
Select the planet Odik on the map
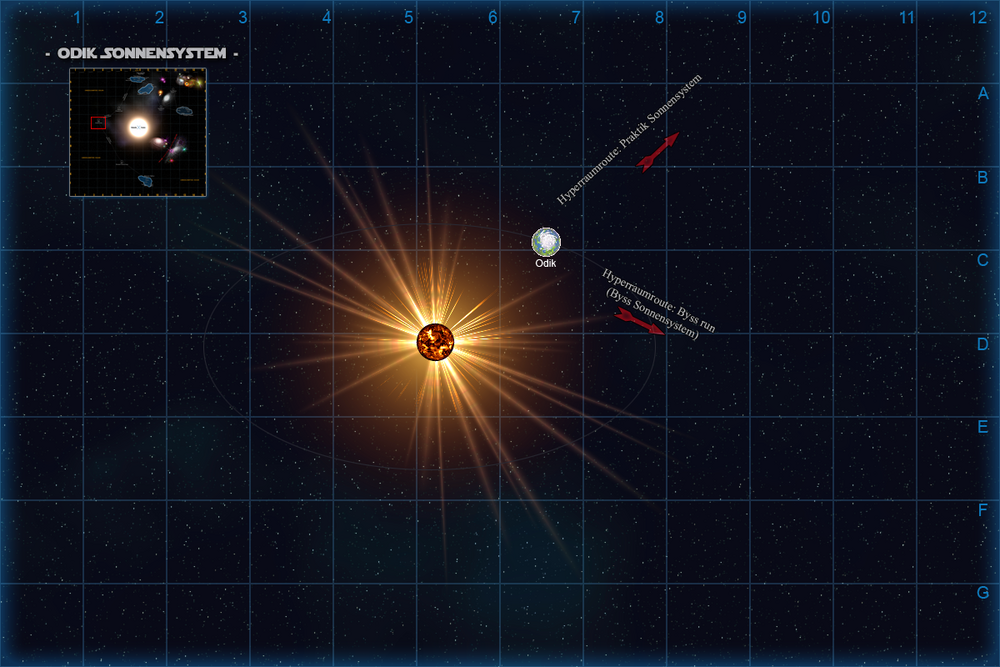(546, 242)
